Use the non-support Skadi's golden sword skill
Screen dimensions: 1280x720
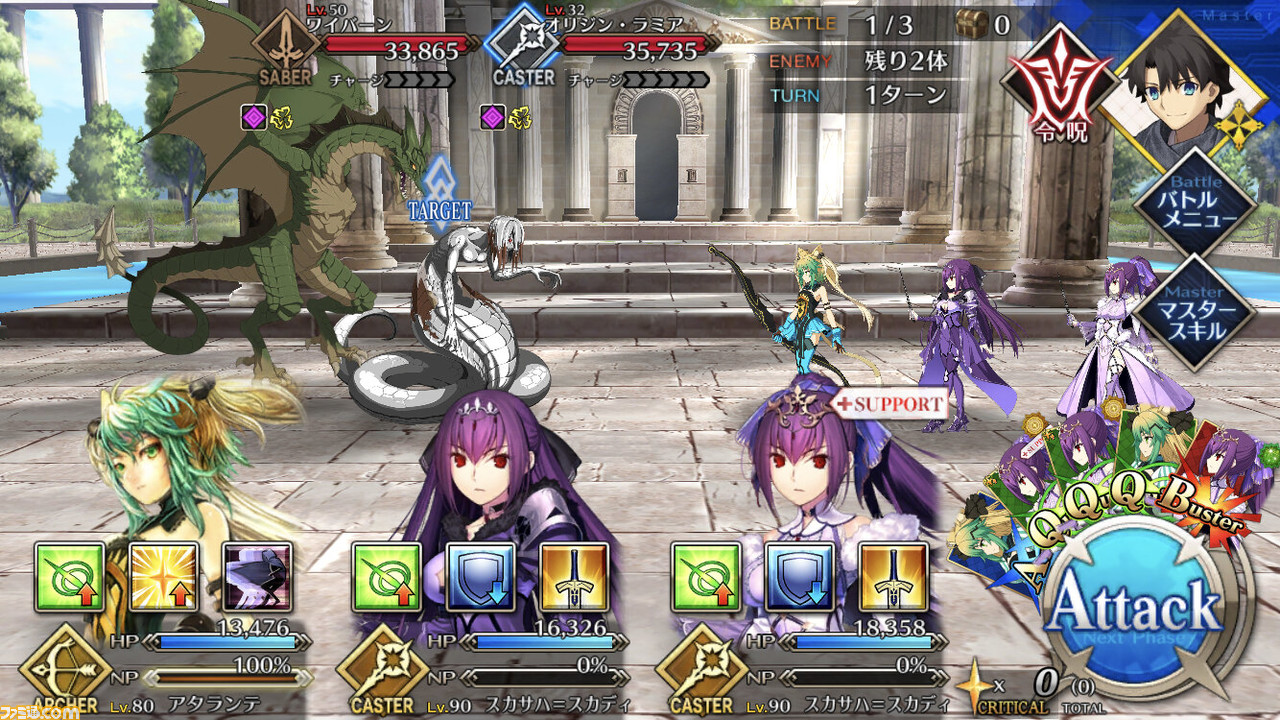[x=575, y=577]
